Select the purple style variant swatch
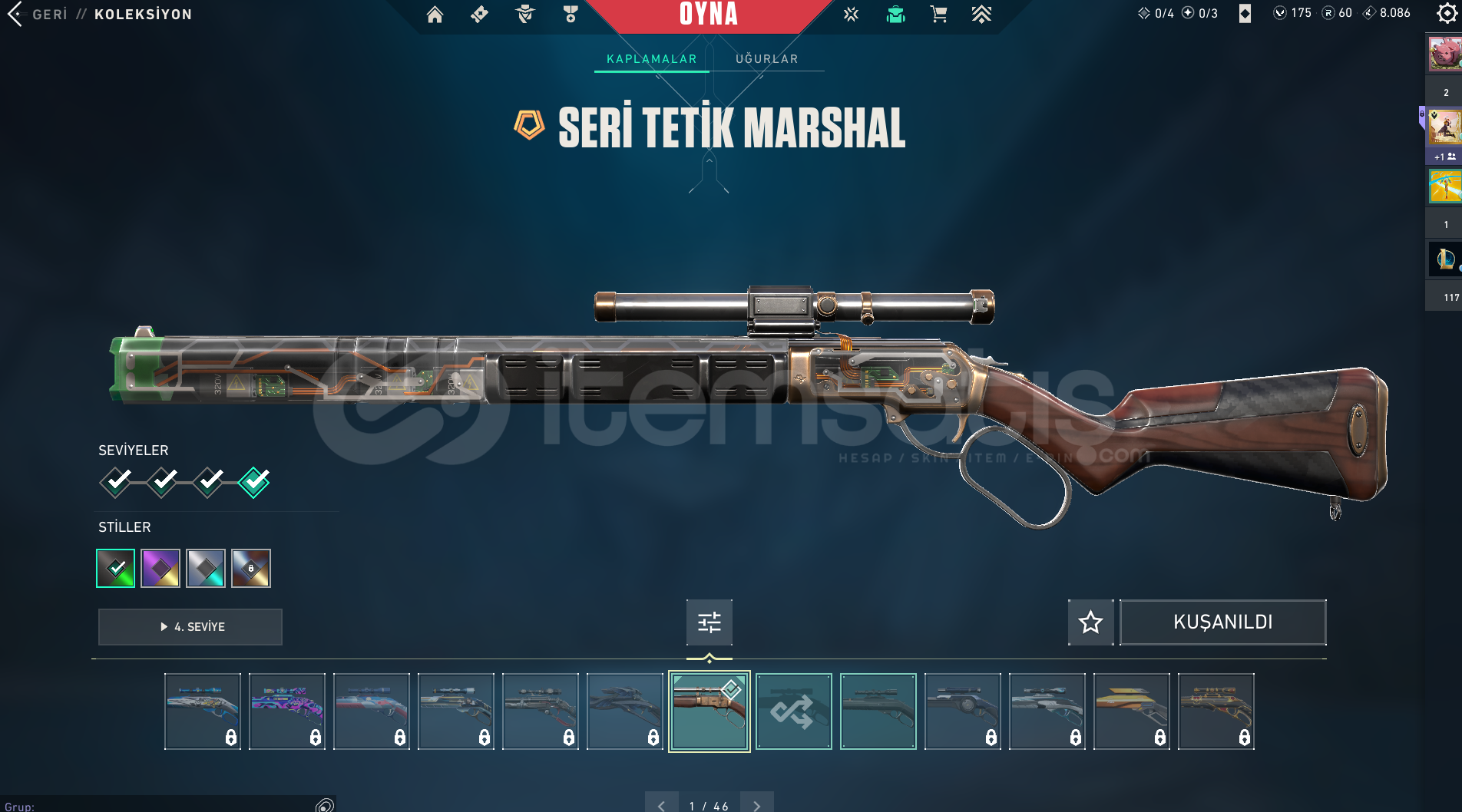The height and width of the screenshot is (812, 1462). [x=160, y=569]
